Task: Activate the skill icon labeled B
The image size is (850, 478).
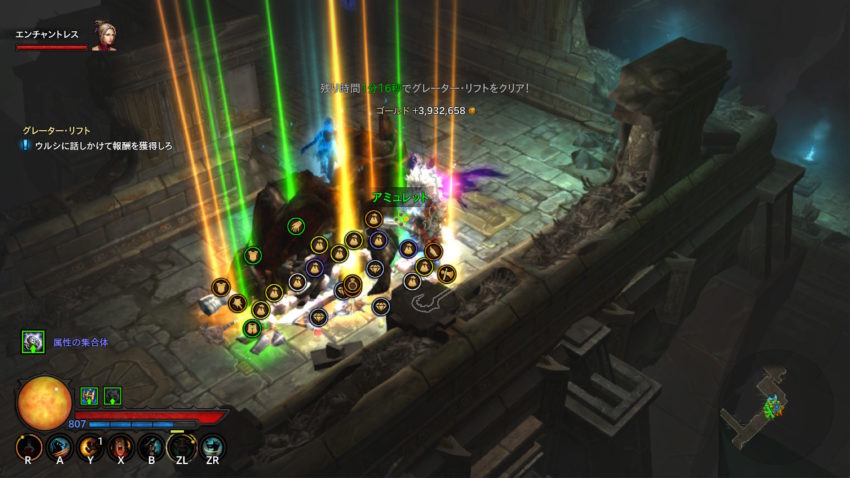Action: pyautogui.click(x=151, y=448)
